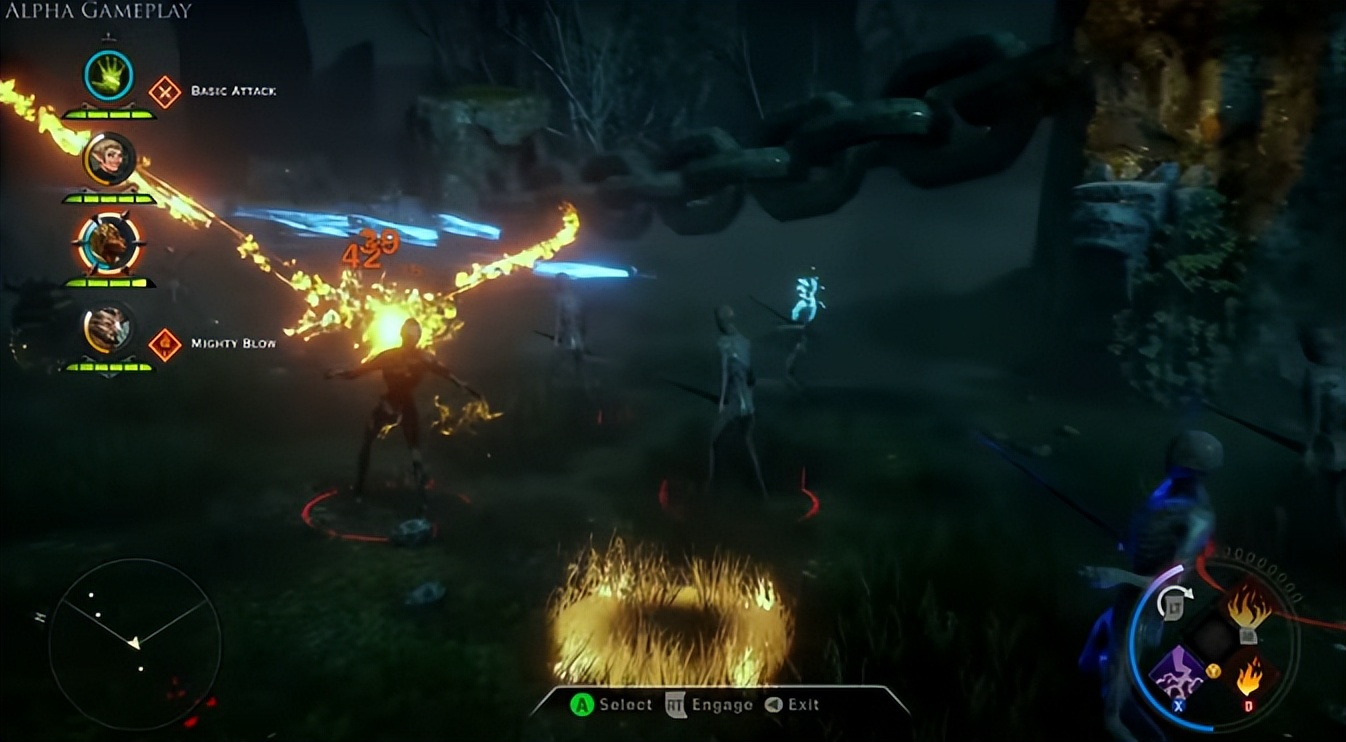
Task: Click the rotate-wheel arrow icon on the radial menu
Action: 1175,602
